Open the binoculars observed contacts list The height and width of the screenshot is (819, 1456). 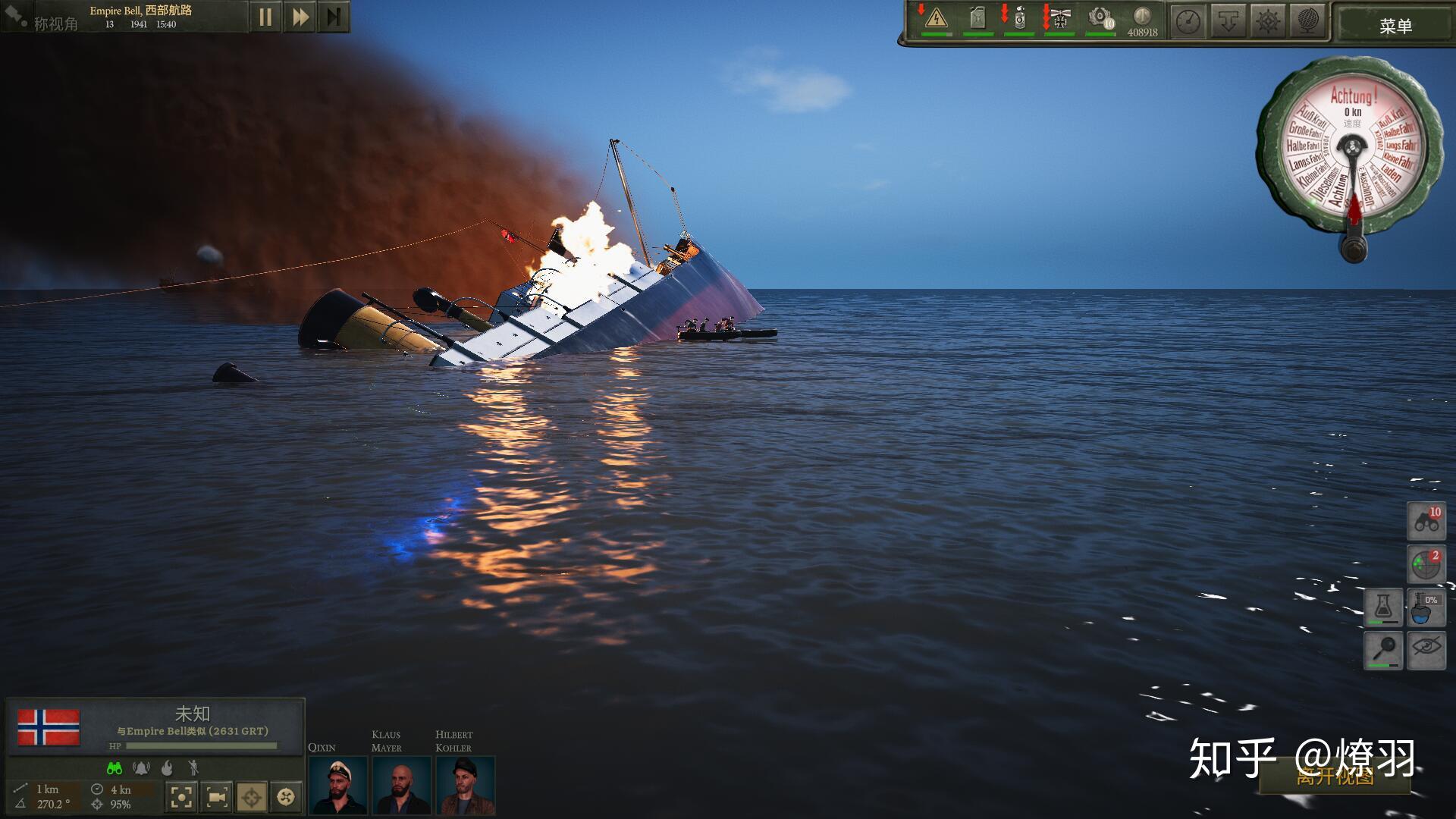[1426, 521]
